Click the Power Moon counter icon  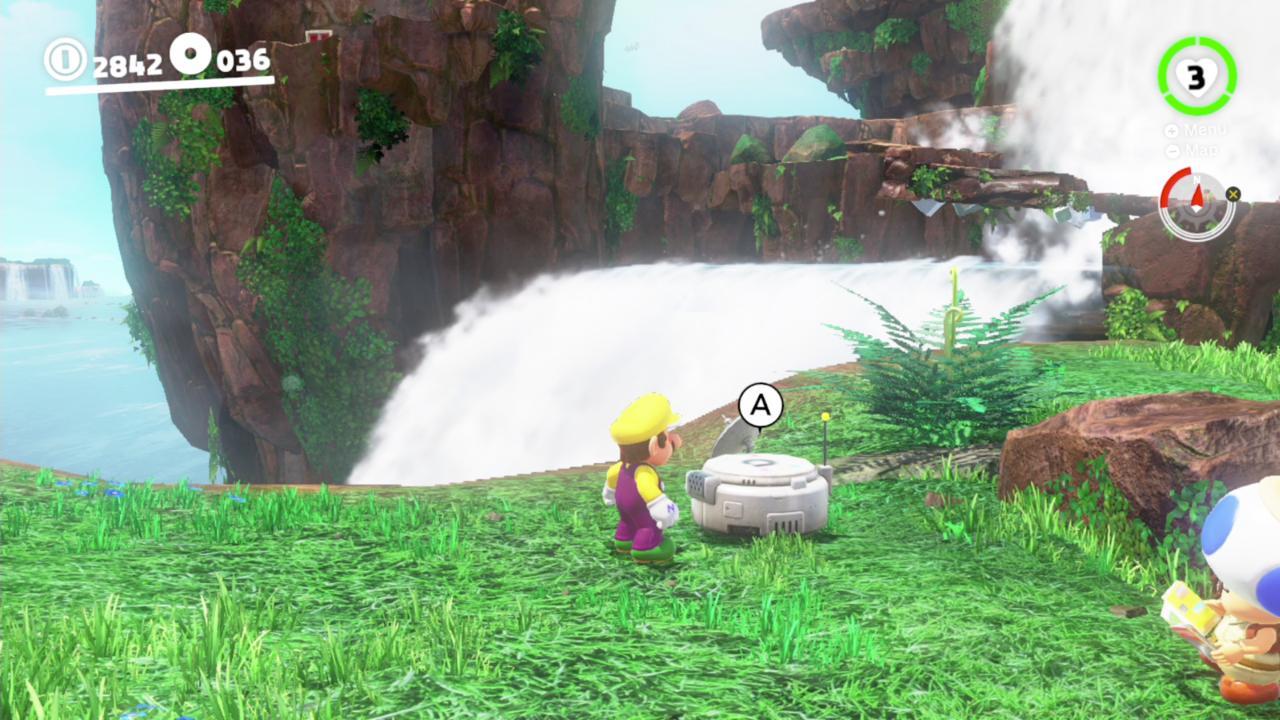tap(188, 55)
